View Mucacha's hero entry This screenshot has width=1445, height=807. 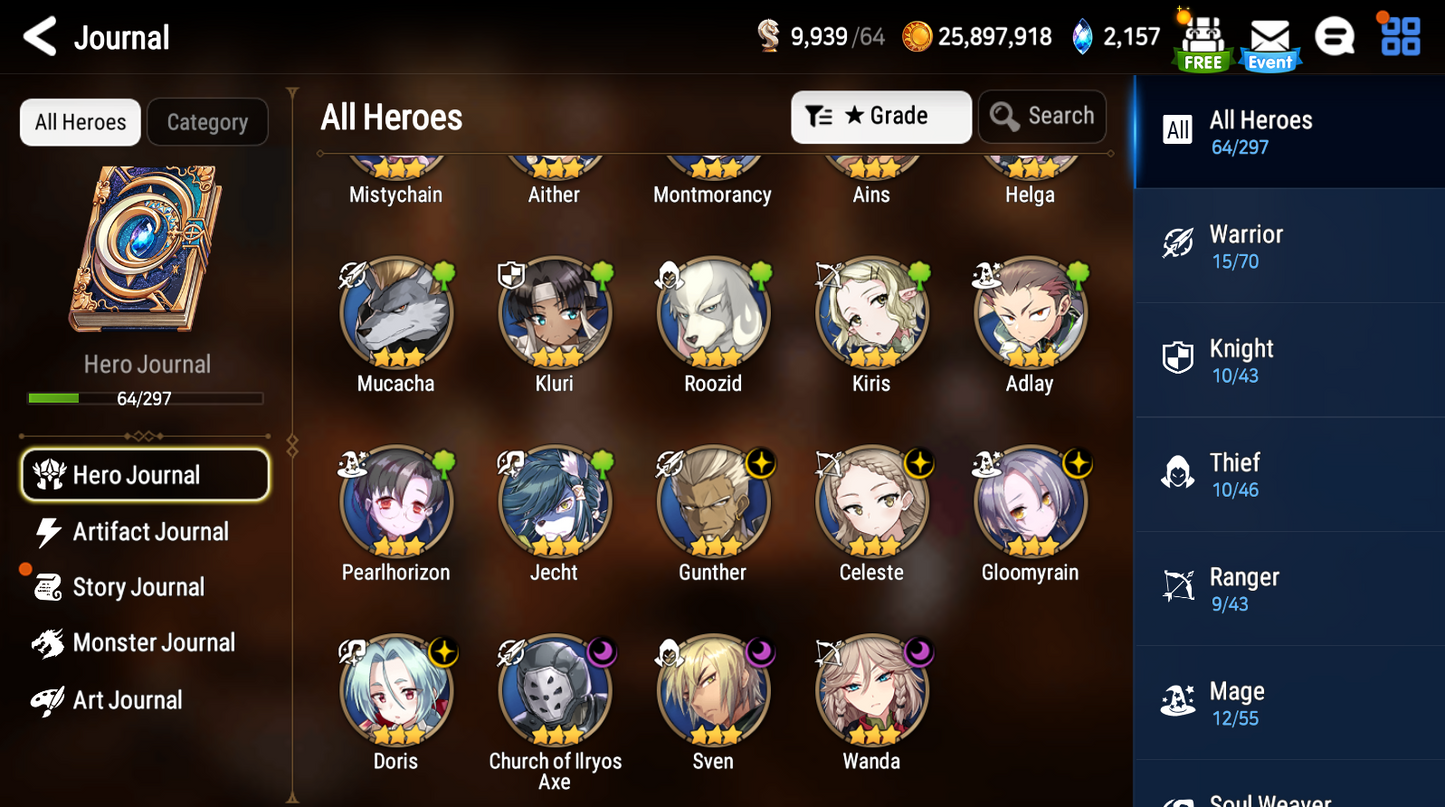396,314
